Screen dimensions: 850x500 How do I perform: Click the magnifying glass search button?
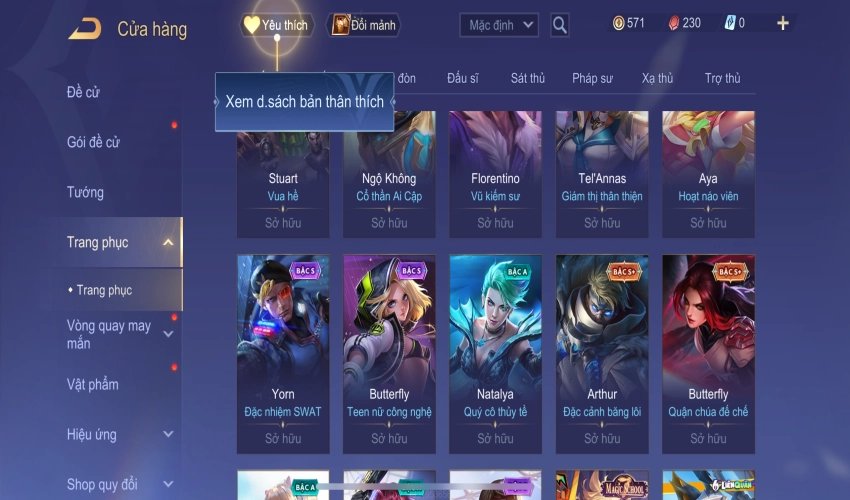point(560,25)
